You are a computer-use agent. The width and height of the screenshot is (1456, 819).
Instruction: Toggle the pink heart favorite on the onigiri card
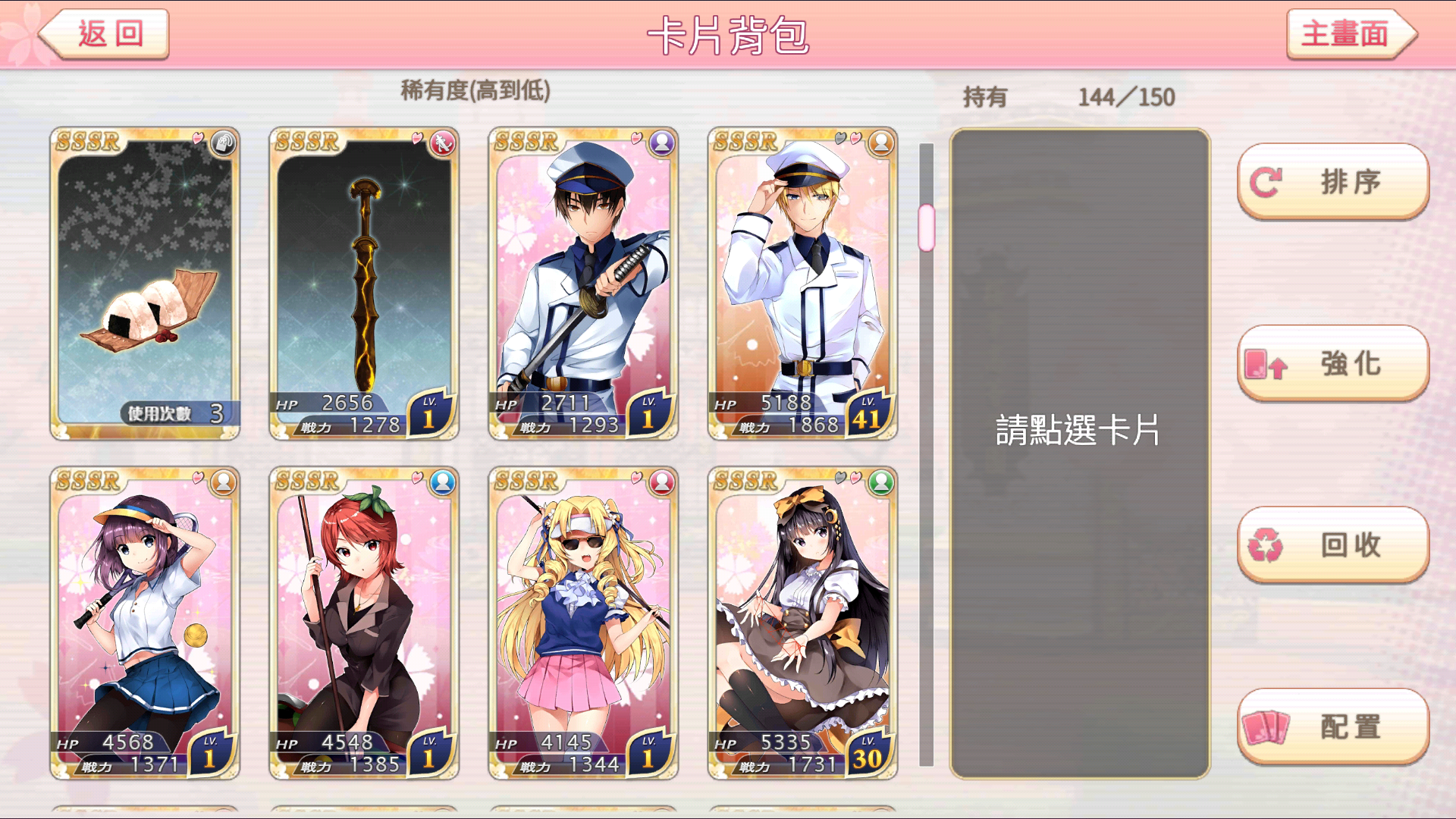(x=197, y=138)
